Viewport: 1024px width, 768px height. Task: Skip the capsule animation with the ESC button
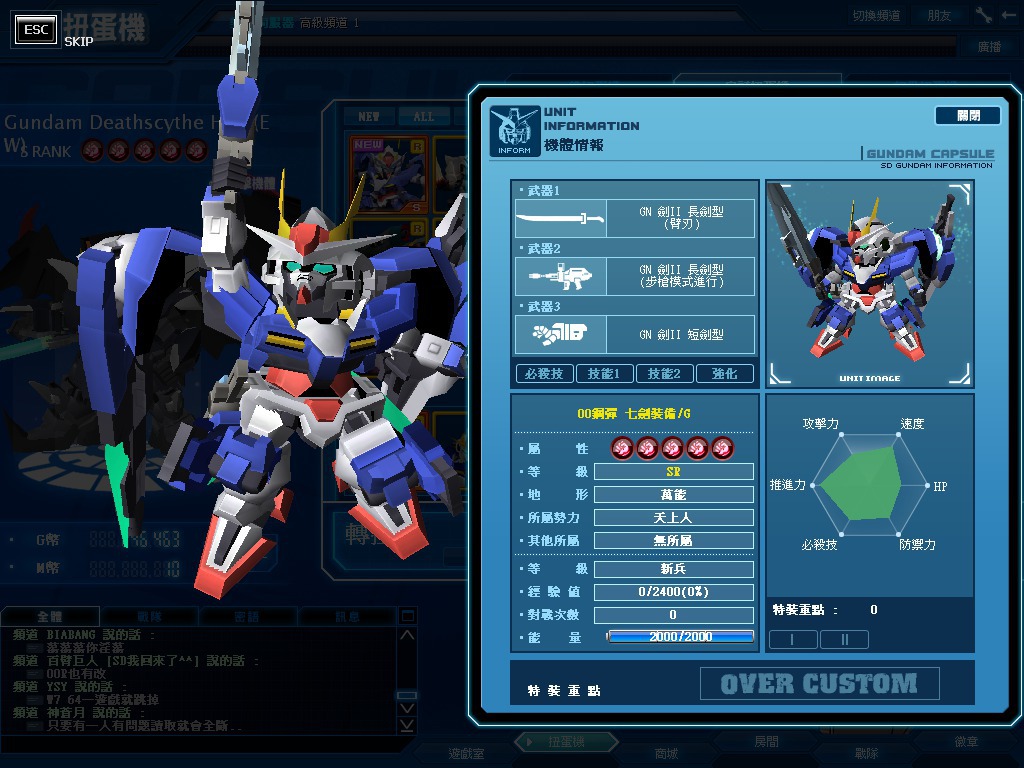coord(38,30)
